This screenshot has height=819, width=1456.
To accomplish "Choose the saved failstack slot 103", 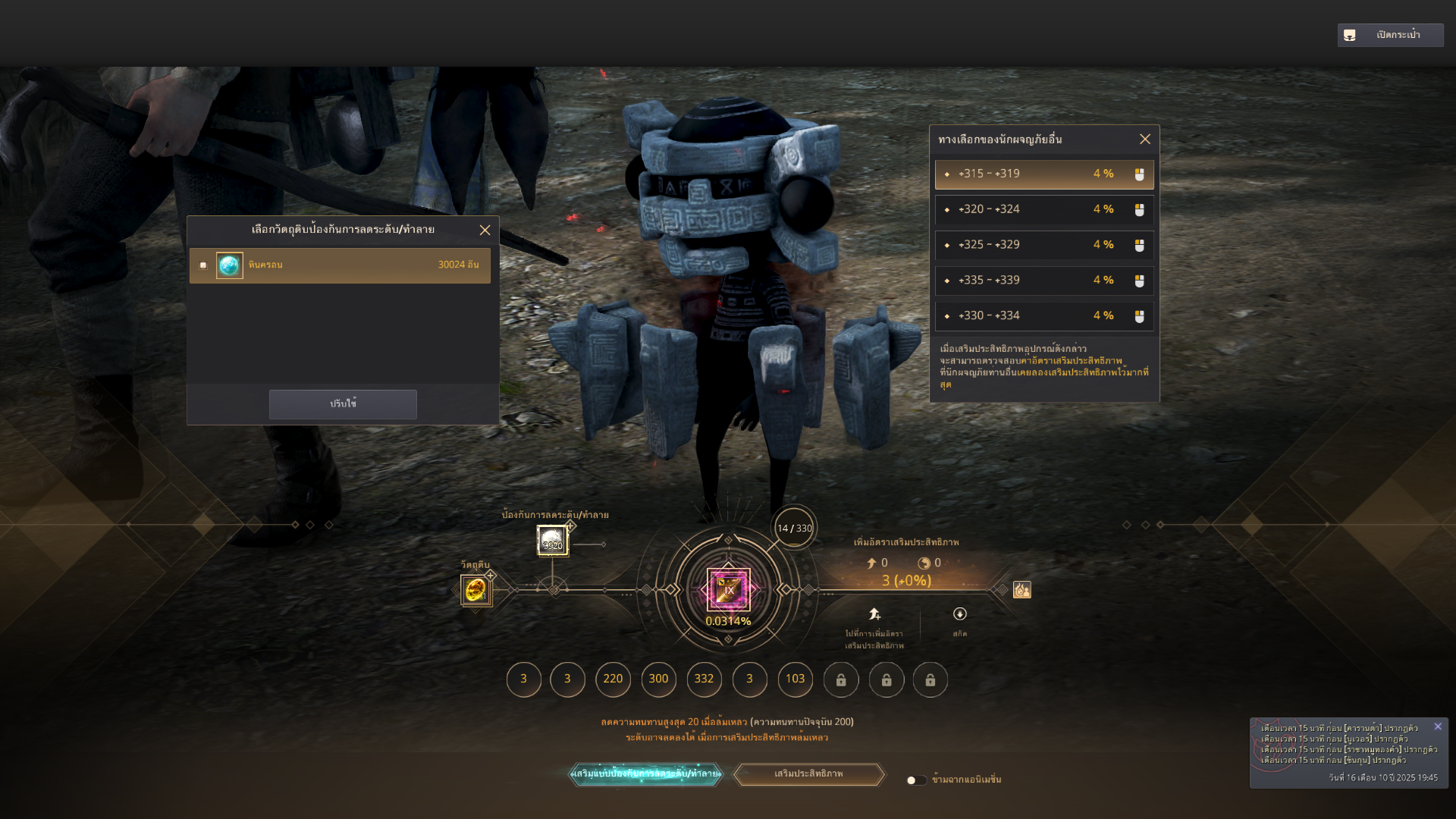I will coord(795,679).
